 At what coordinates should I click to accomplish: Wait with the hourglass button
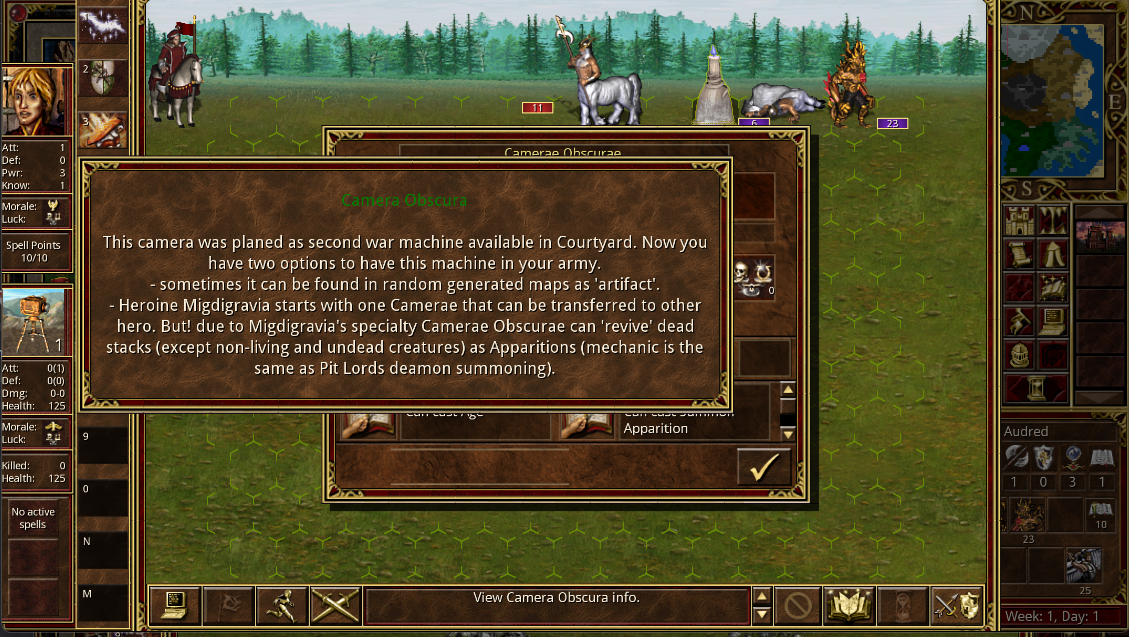point(903,605)
